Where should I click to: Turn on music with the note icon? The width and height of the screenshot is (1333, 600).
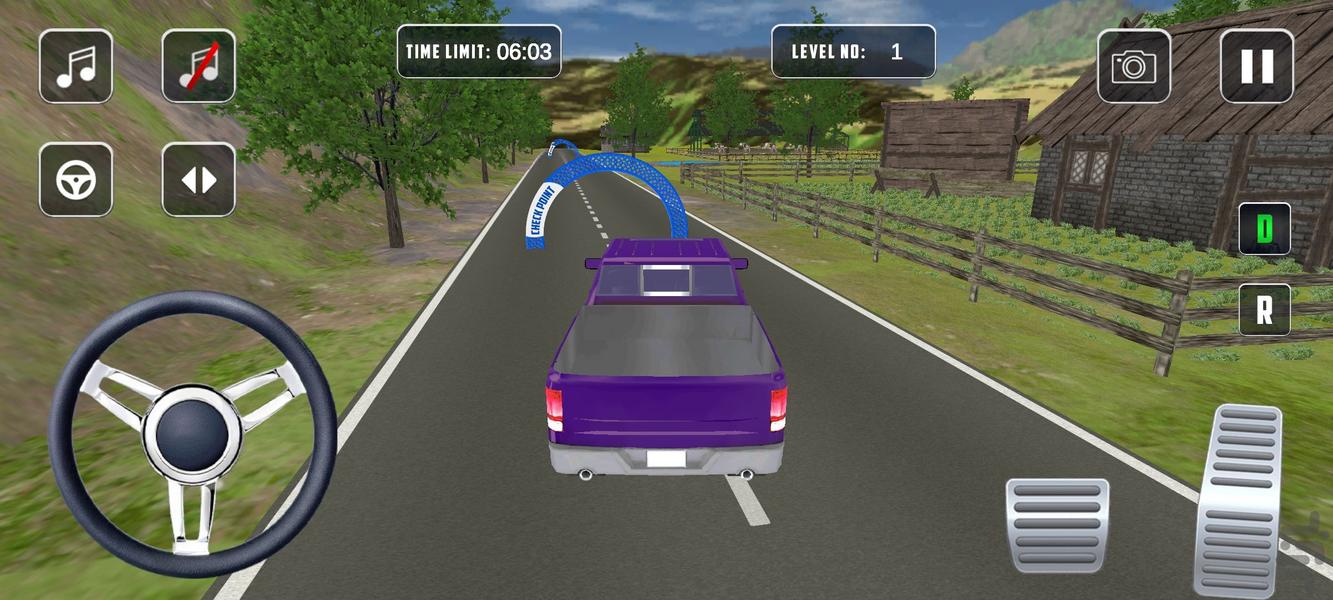click(76, 66)
